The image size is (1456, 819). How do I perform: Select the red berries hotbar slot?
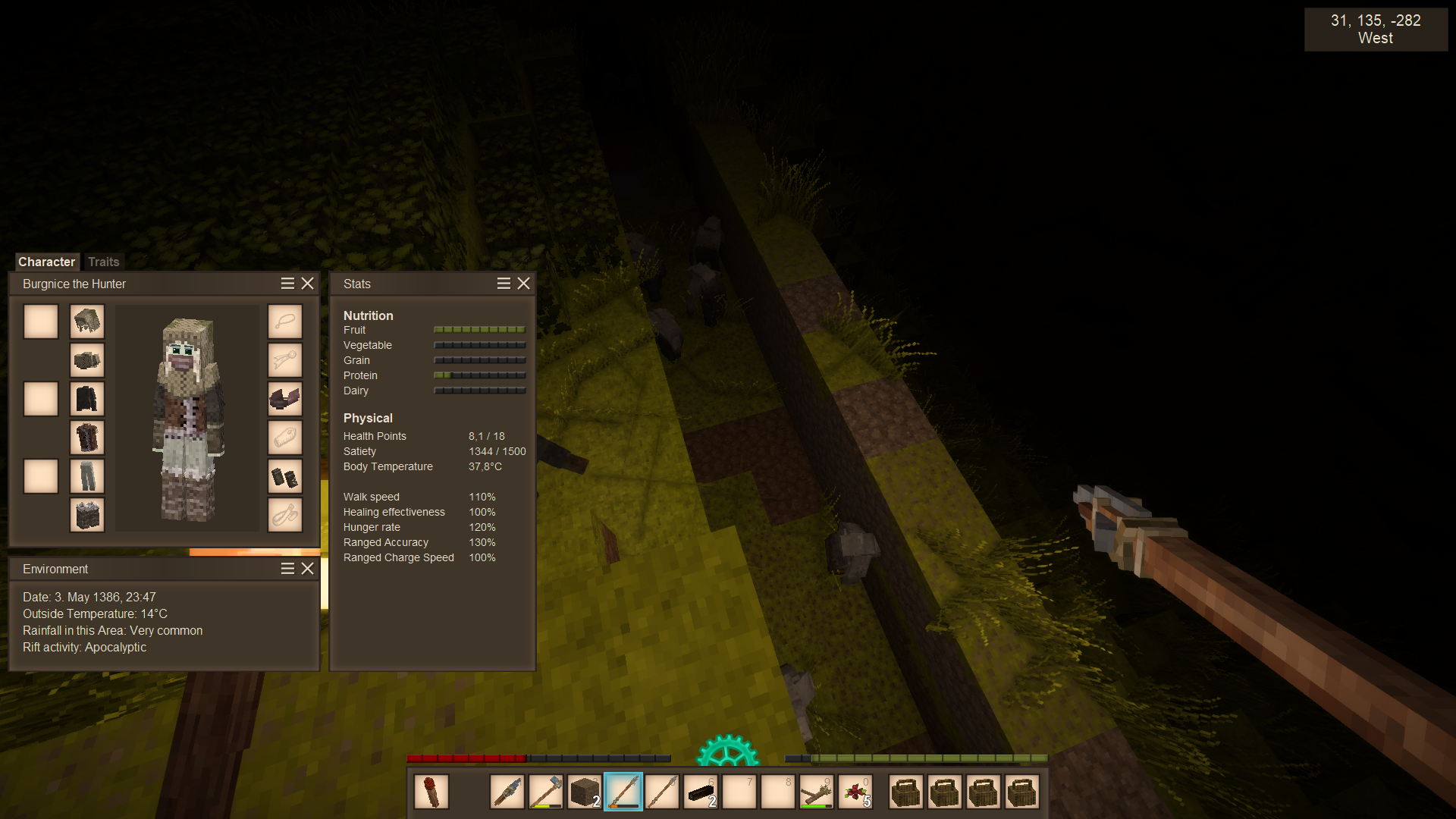(855, 792)
